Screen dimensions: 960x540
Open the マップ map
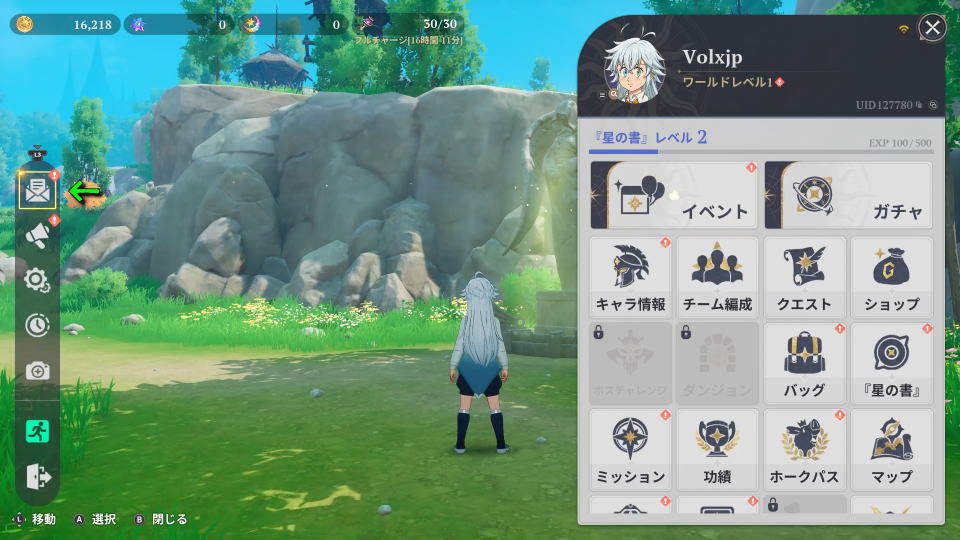pyautogui.click(x=891, y=449)
